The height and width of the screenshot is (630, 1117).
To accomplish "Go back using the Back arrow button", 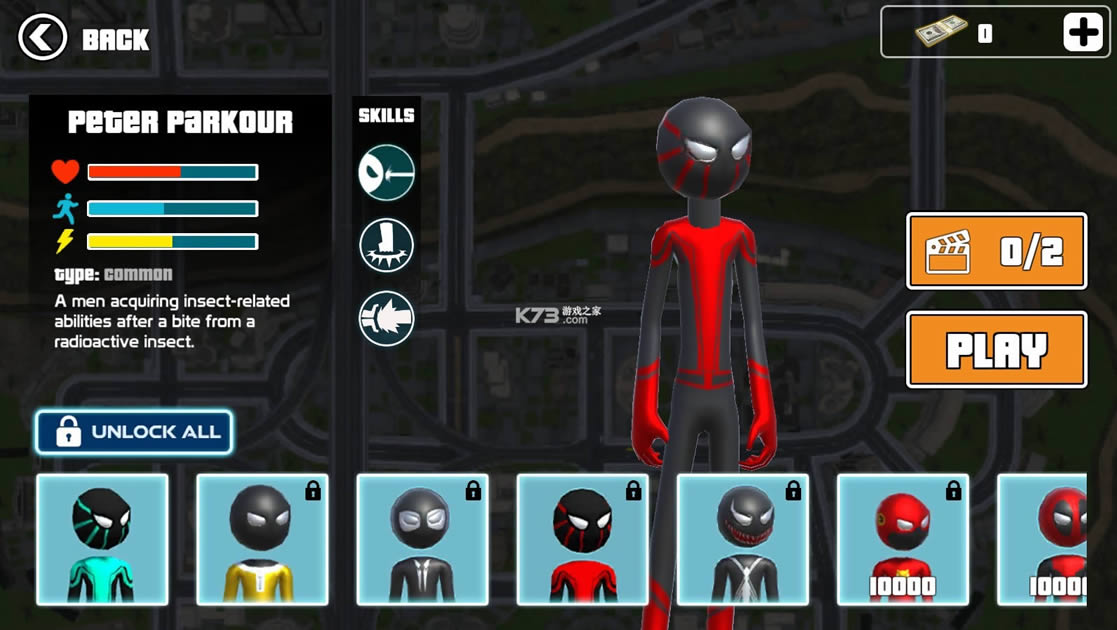I will coord(43,38).
